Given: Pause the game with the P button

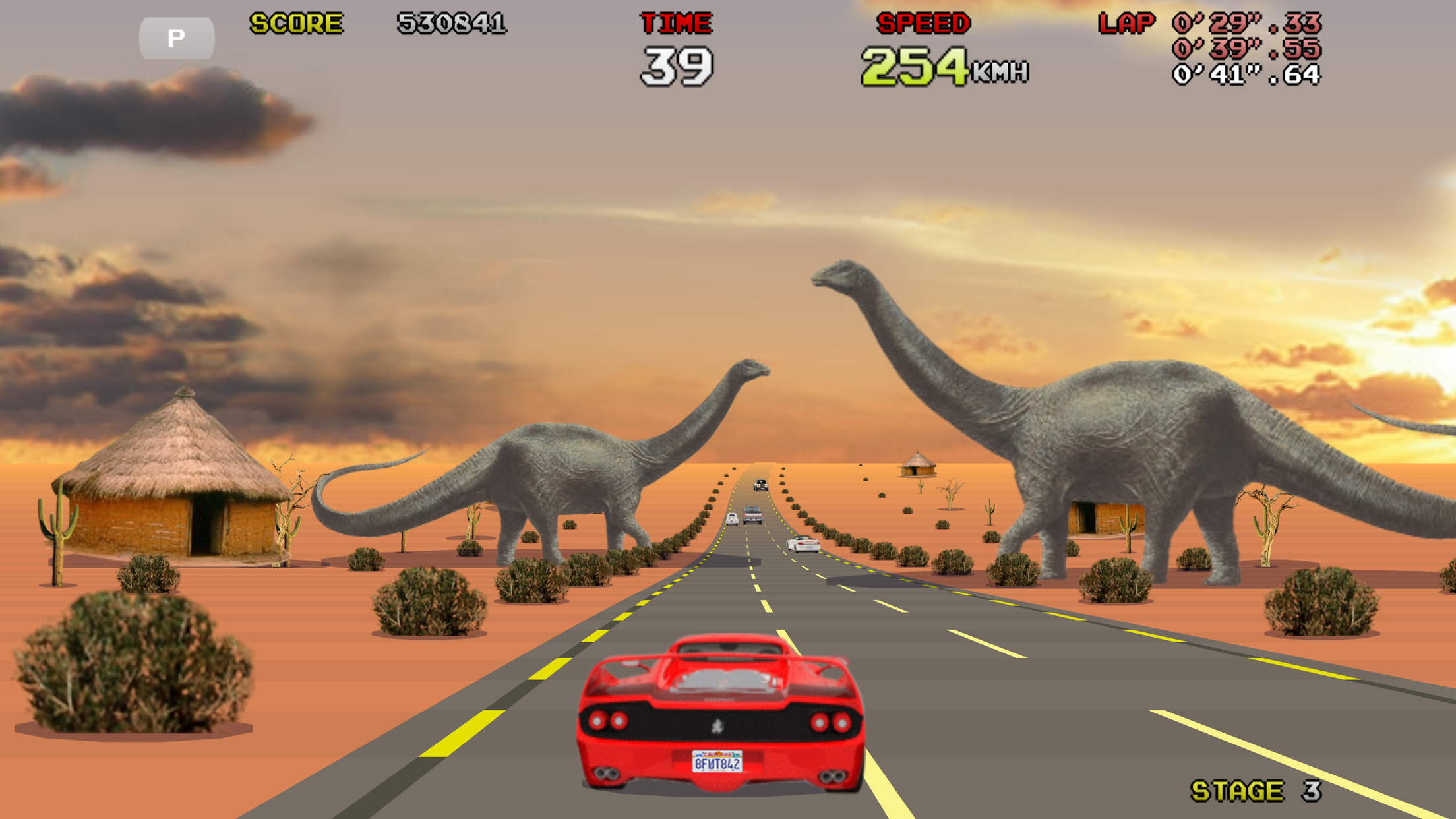Looking at the screenshot, I should pos(176,38).
